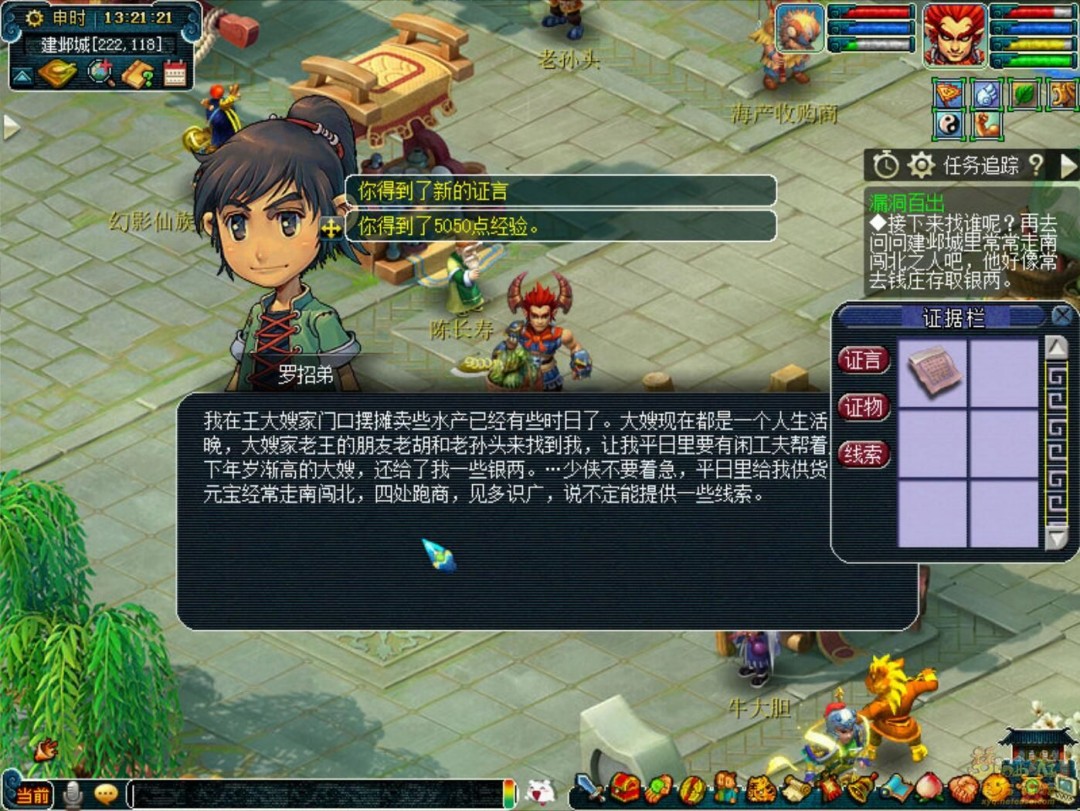
Task: Switch to the 线索 clues tab
Action: (863, 454)
